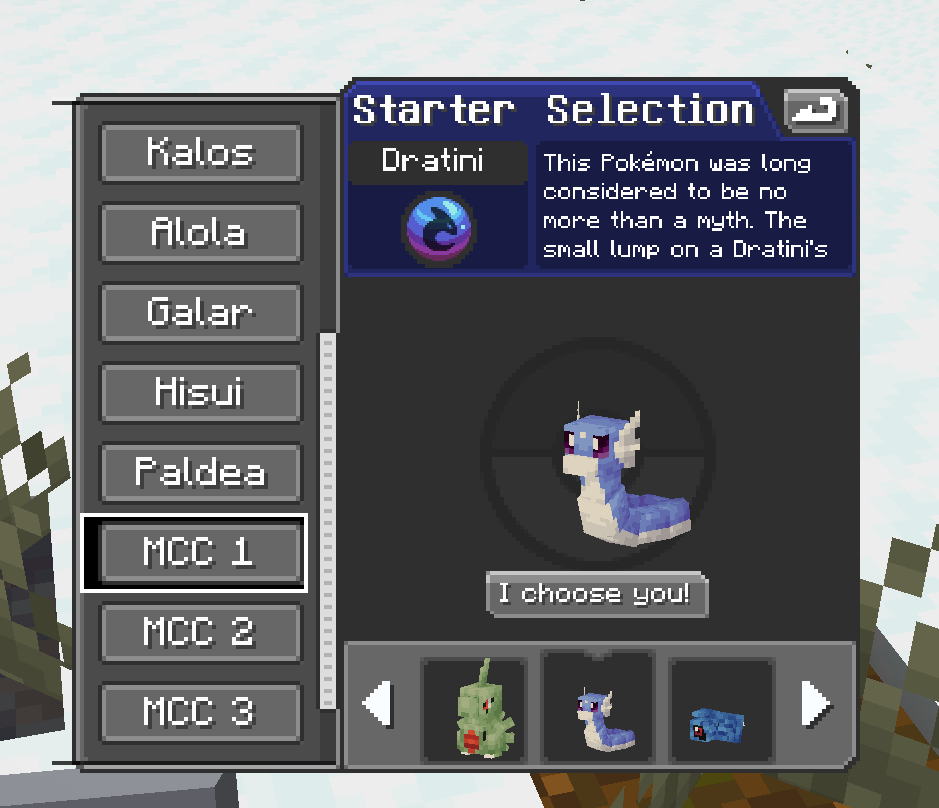Show the next starter with right arrow
Viewport: 939px width, 808px height.
point(816,705)
